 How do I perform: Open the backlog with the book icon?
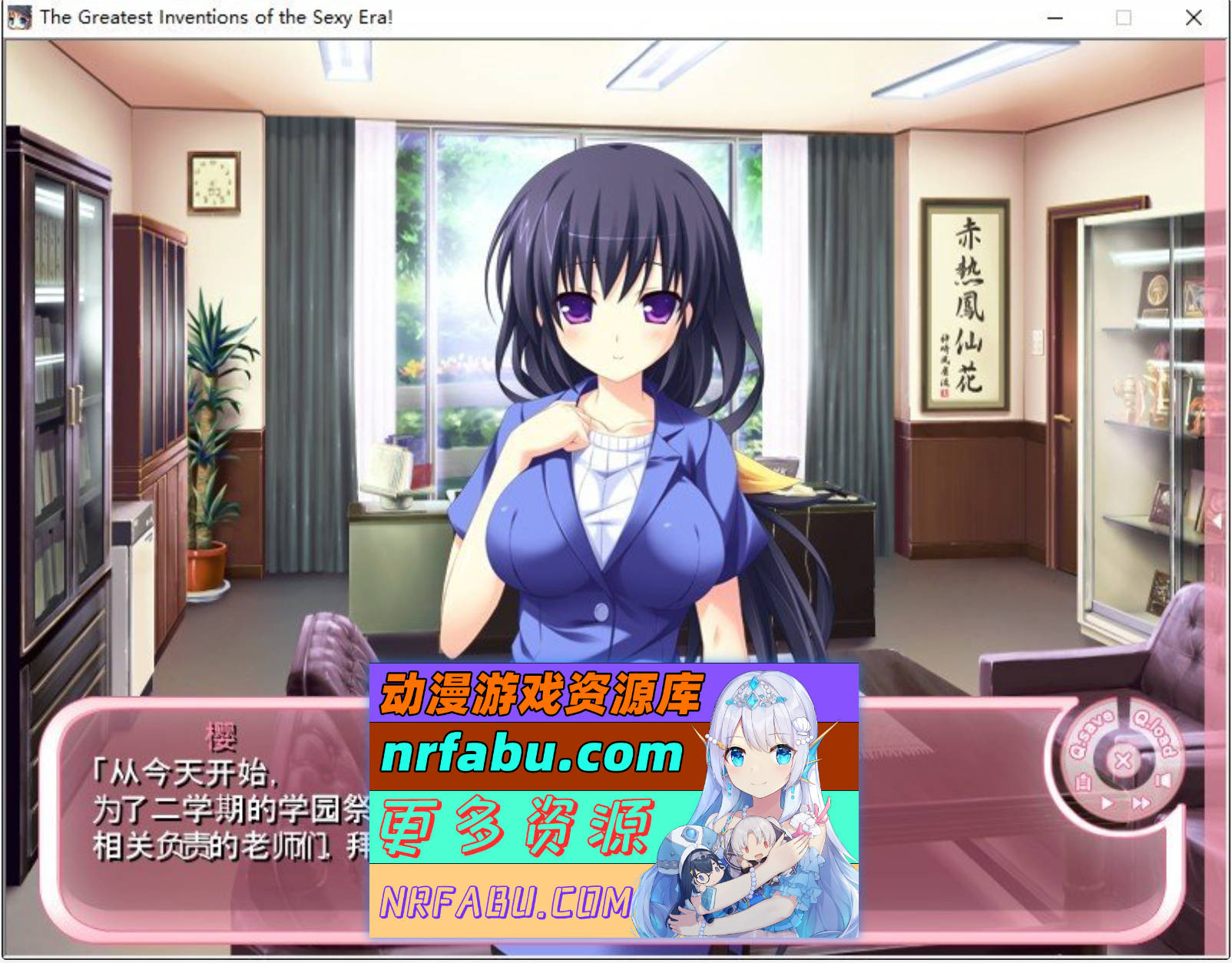coord(1083,781)
